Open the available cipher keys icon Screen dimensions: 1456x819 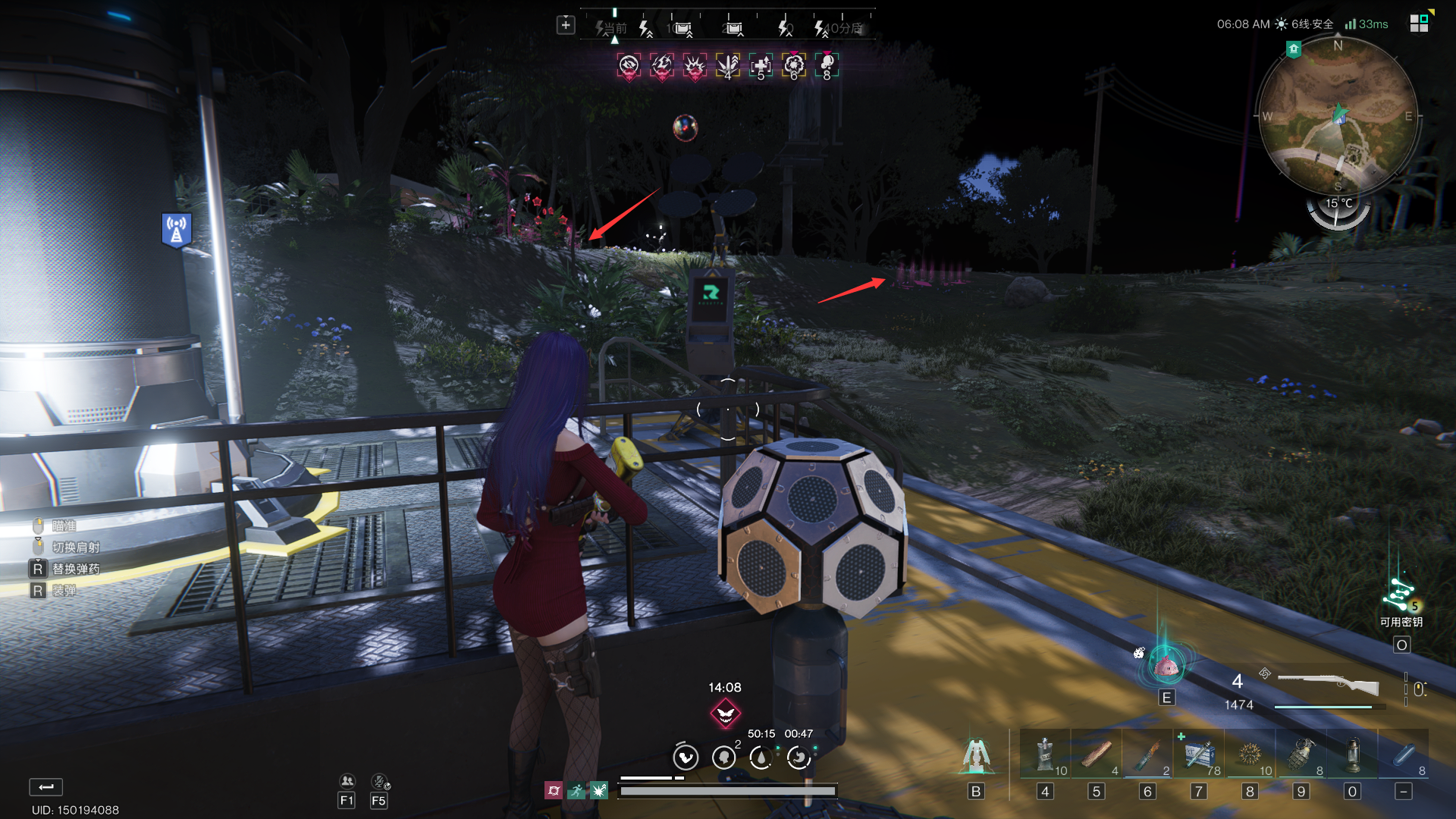point(1400,596)
